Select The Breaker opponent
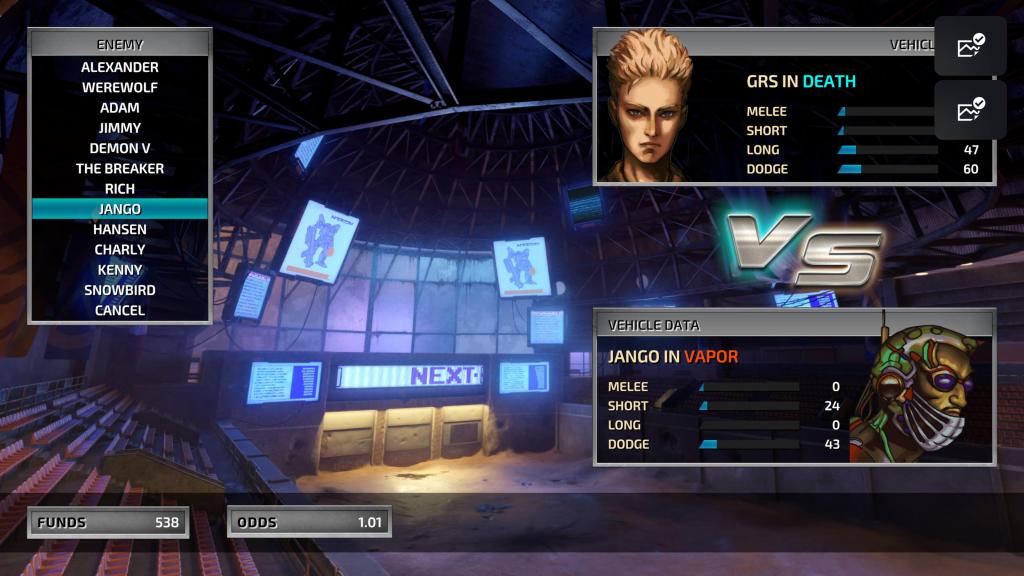The image size is (1024, 576). point(120,168)
